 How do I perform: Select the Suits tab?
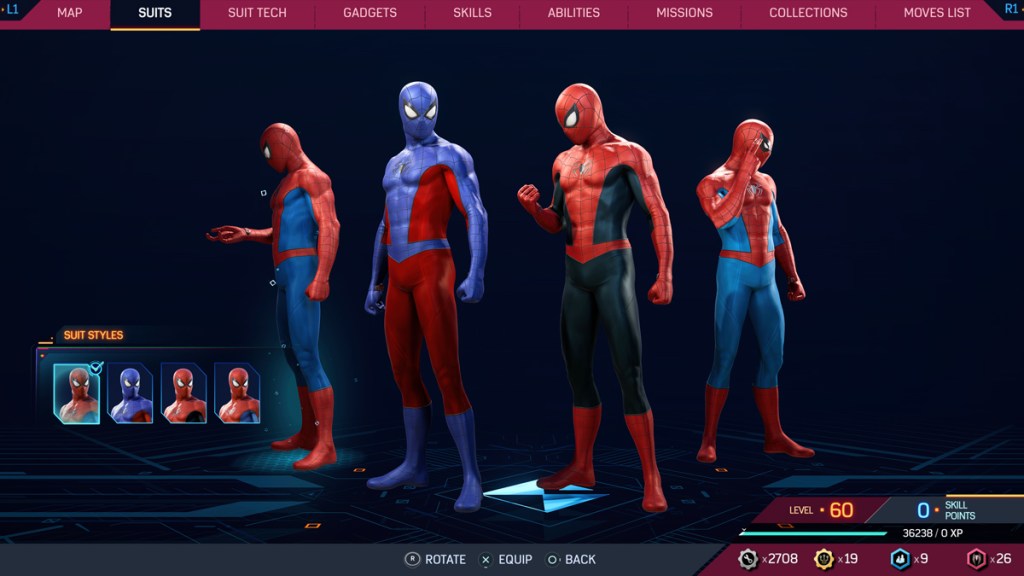155,13
